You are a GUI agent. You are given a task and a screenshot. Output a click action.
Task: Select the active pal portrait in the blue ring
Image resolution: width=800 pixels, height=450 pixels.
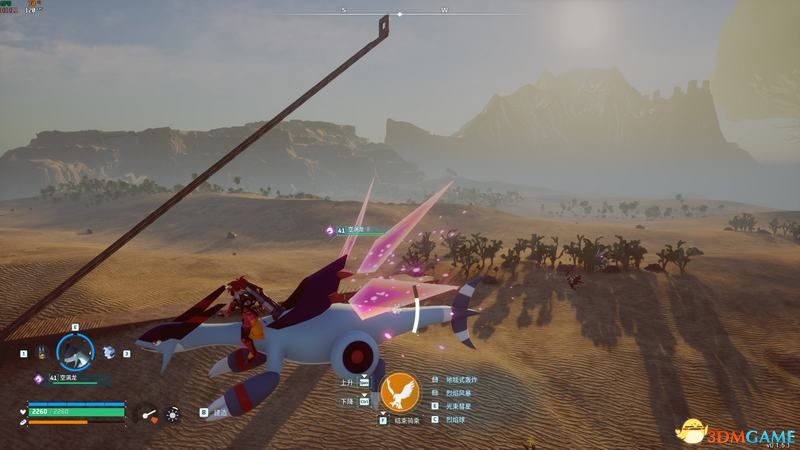(74, 351)
